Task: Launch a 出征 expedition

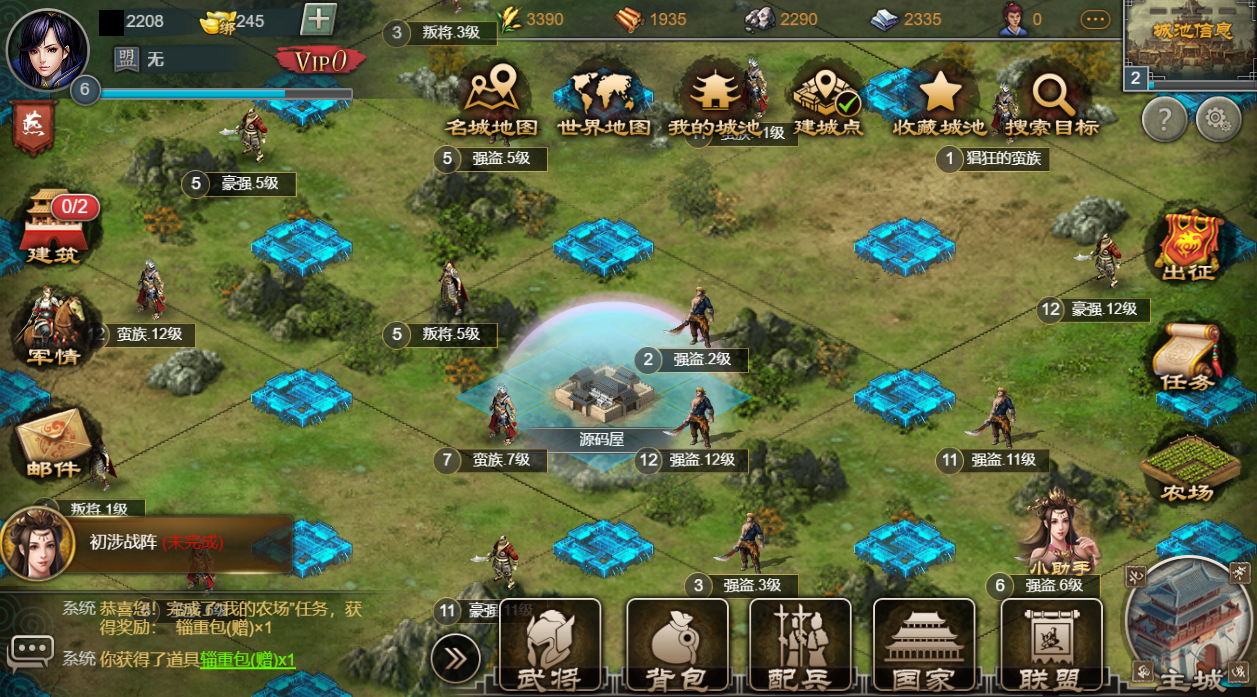Action: 1187,245
